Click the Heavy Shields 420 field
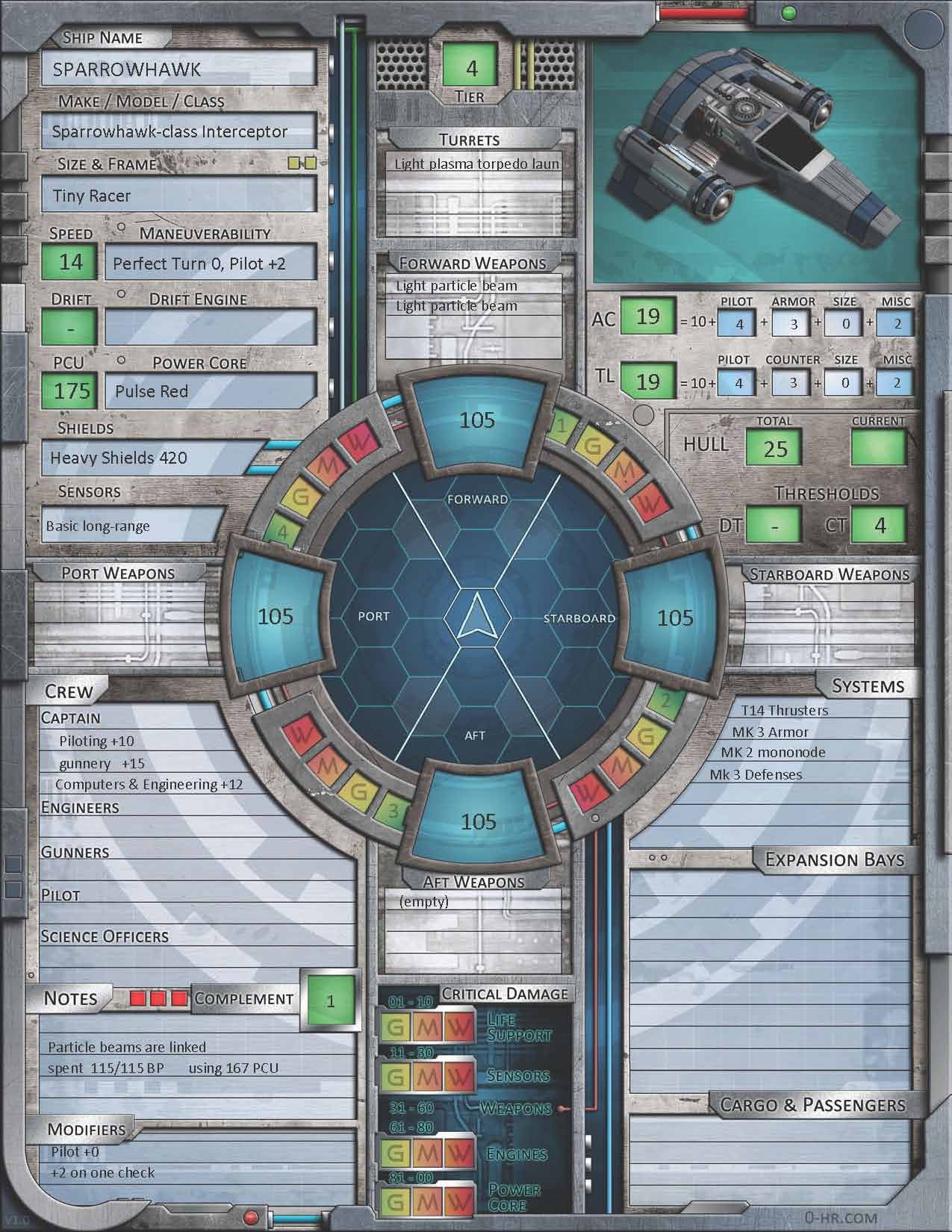This screenshot has width=952, height=1232. tap(153, 458)
